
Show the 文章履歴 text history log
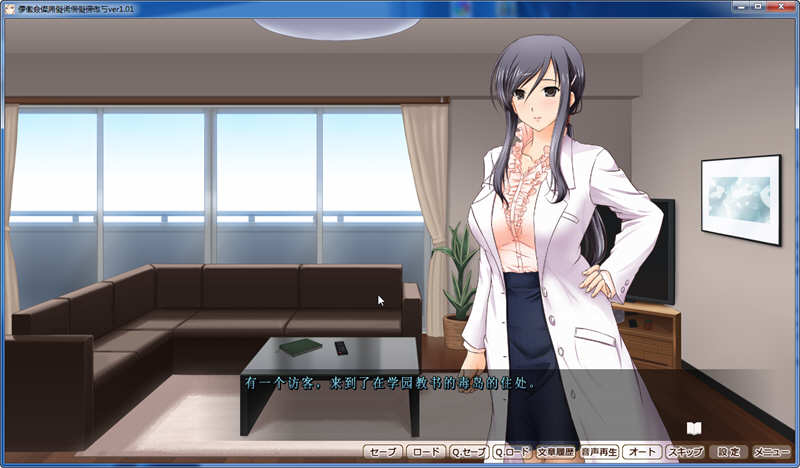pos(556,452)
